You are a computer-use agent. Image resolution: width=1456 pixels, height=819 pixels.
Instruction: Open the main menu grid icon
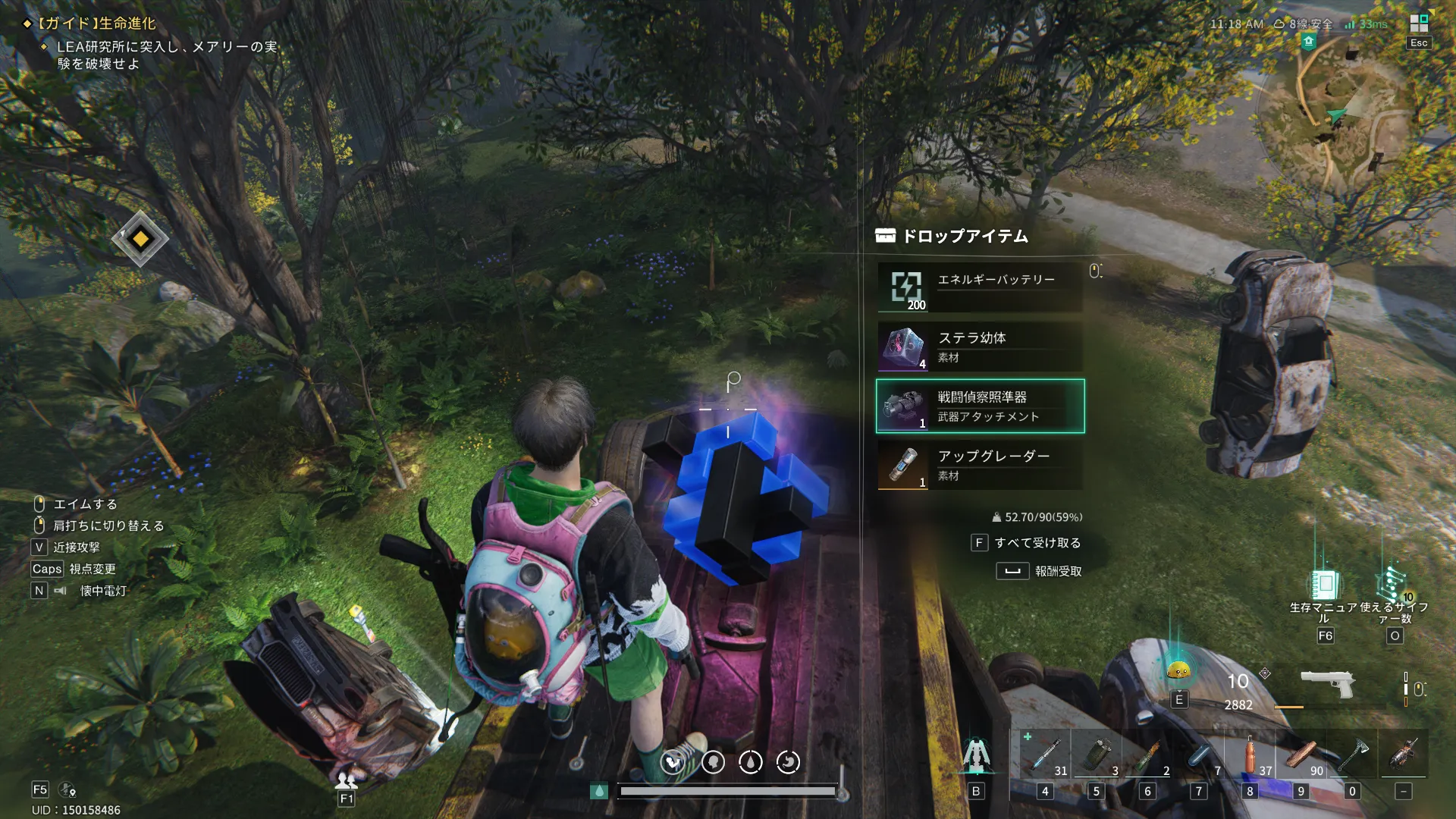(1419, 24)
